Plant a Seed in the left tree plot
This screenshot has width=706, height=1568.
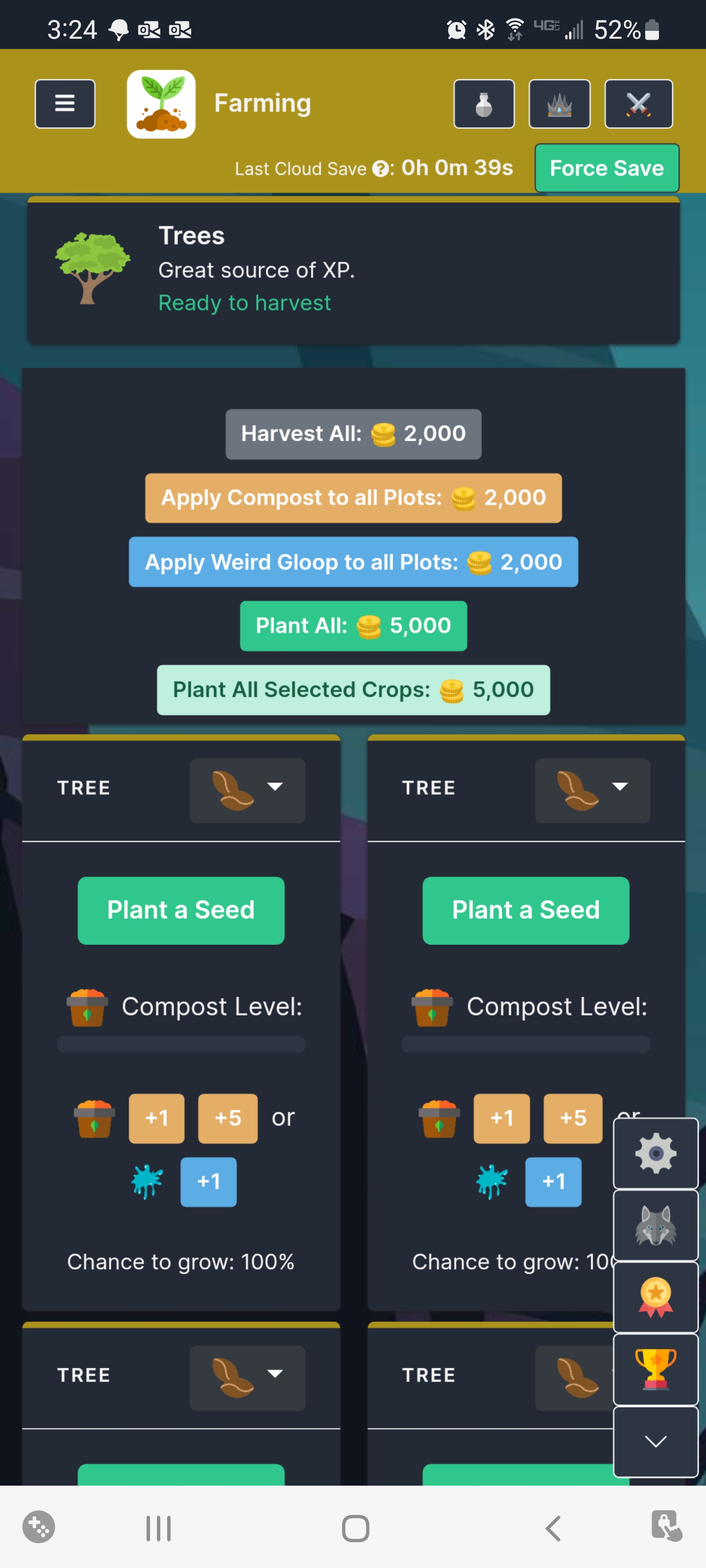pos(181,909)
